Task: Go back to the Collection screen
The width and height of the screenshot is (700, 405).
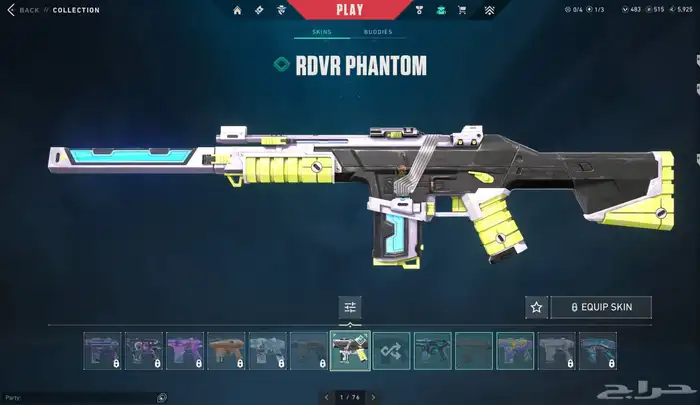Action: [28, 10]
